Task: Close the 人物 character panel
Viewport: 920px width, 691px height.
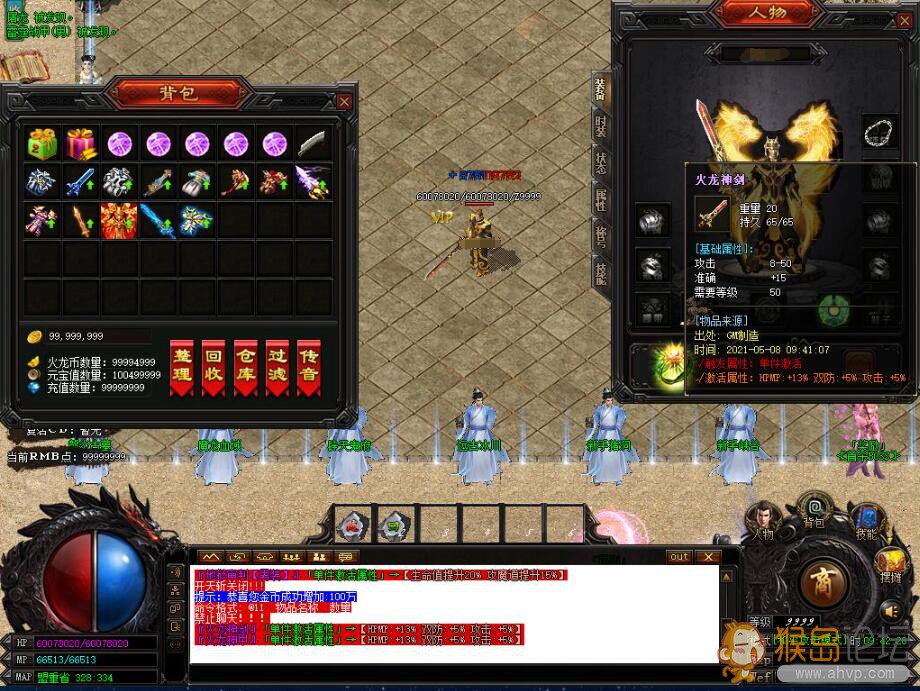Action: tap(905, 21)
